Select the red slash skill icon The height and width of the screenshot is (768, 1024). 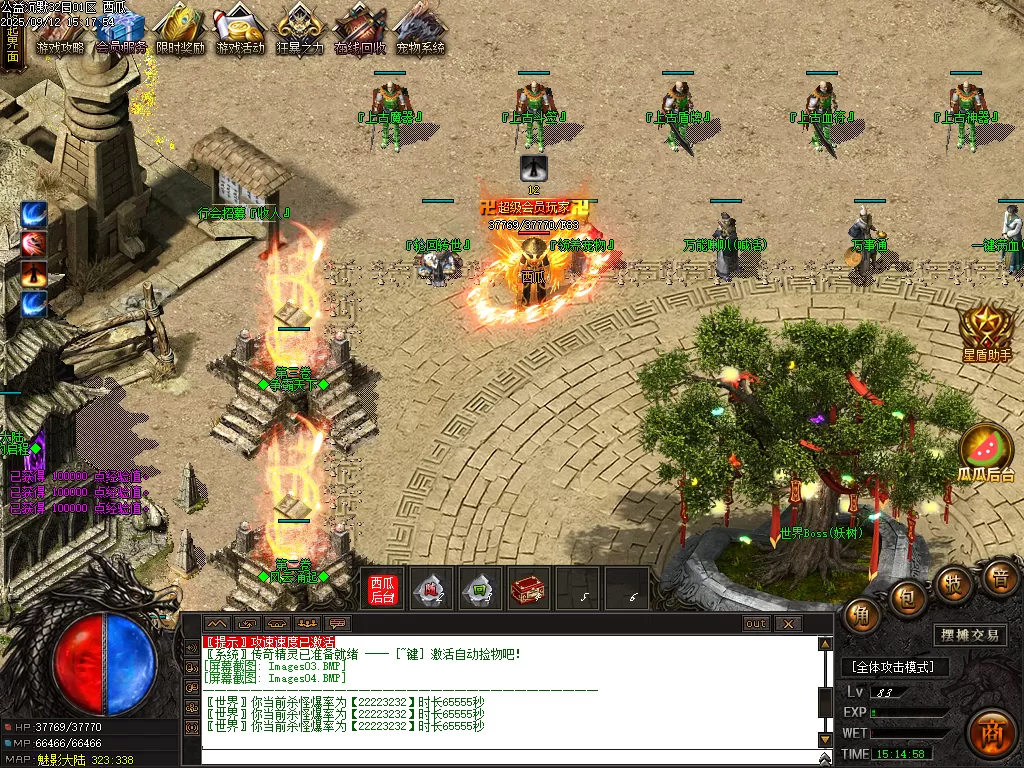pos(35,244)
